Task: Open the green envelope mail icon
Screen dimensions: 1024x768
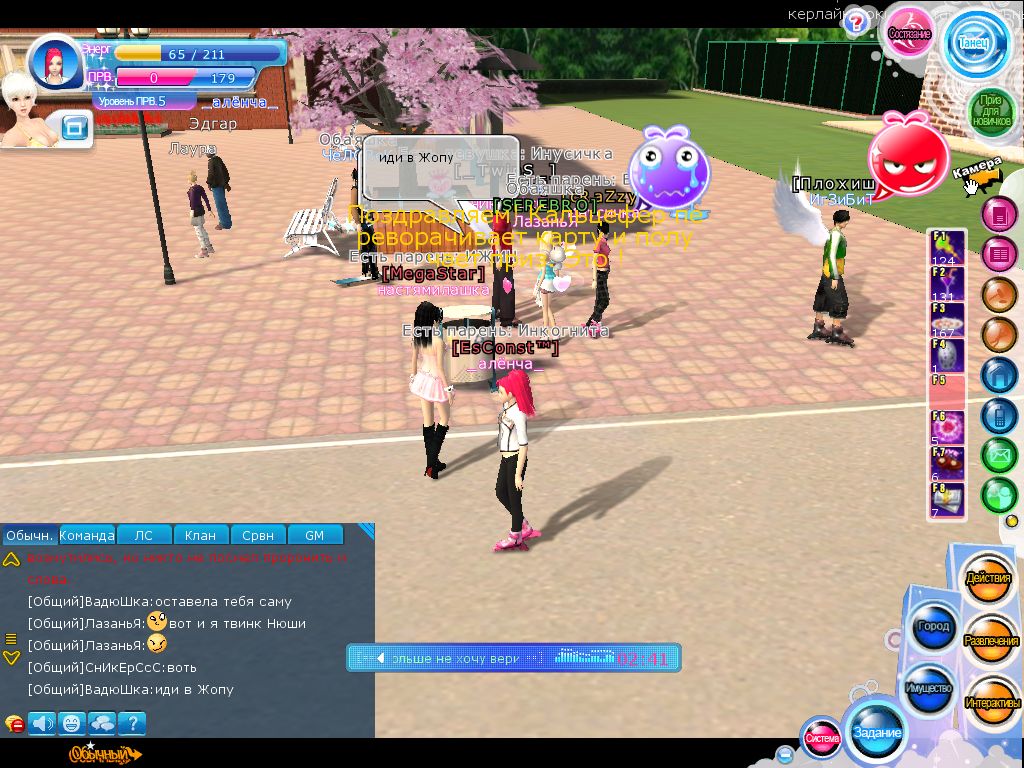Action: 998,454
